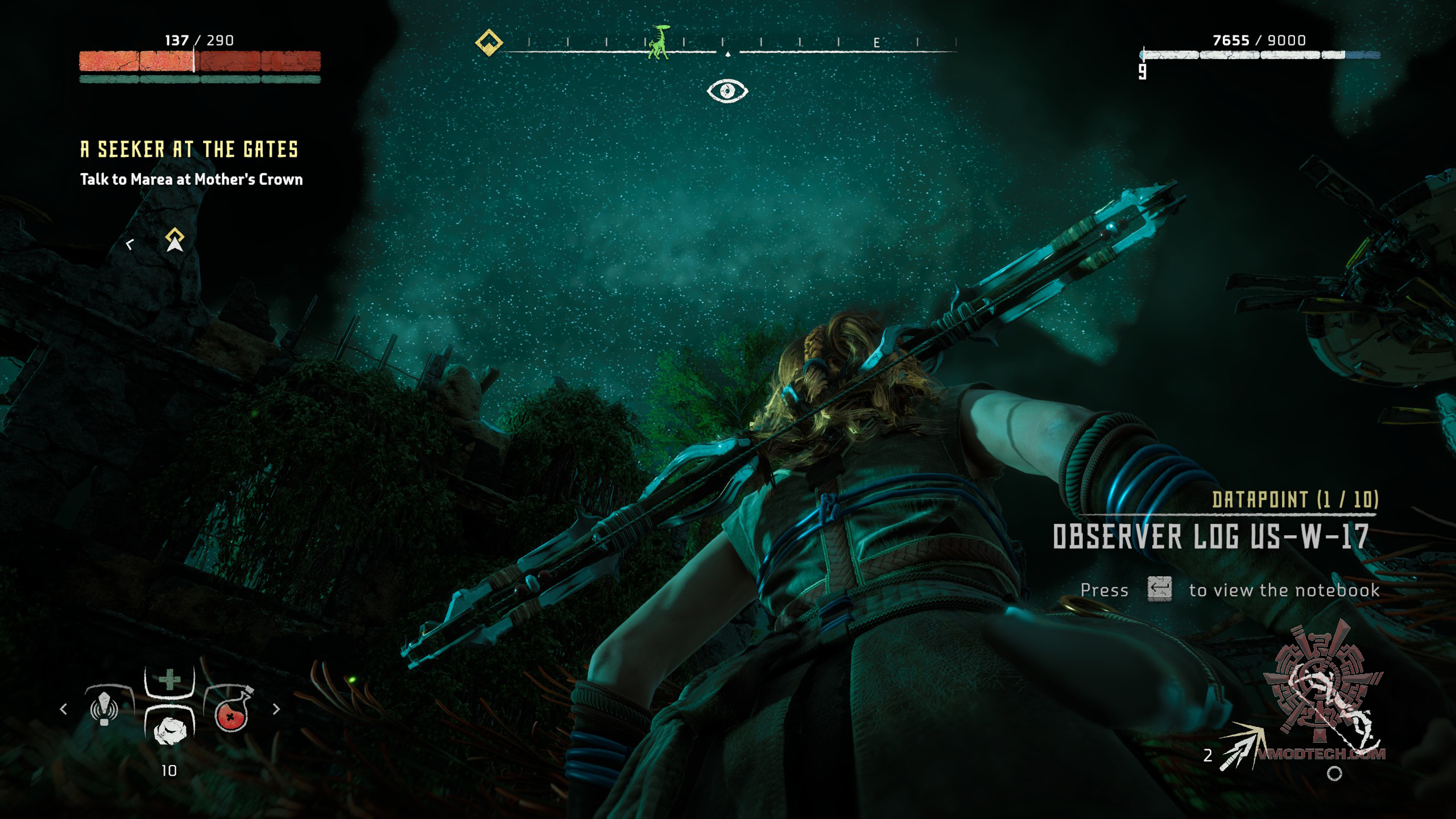Click the yellow quest diamond on the compass
The height and width of the screenshot is (819, 1456).
(x=489, y=43)
